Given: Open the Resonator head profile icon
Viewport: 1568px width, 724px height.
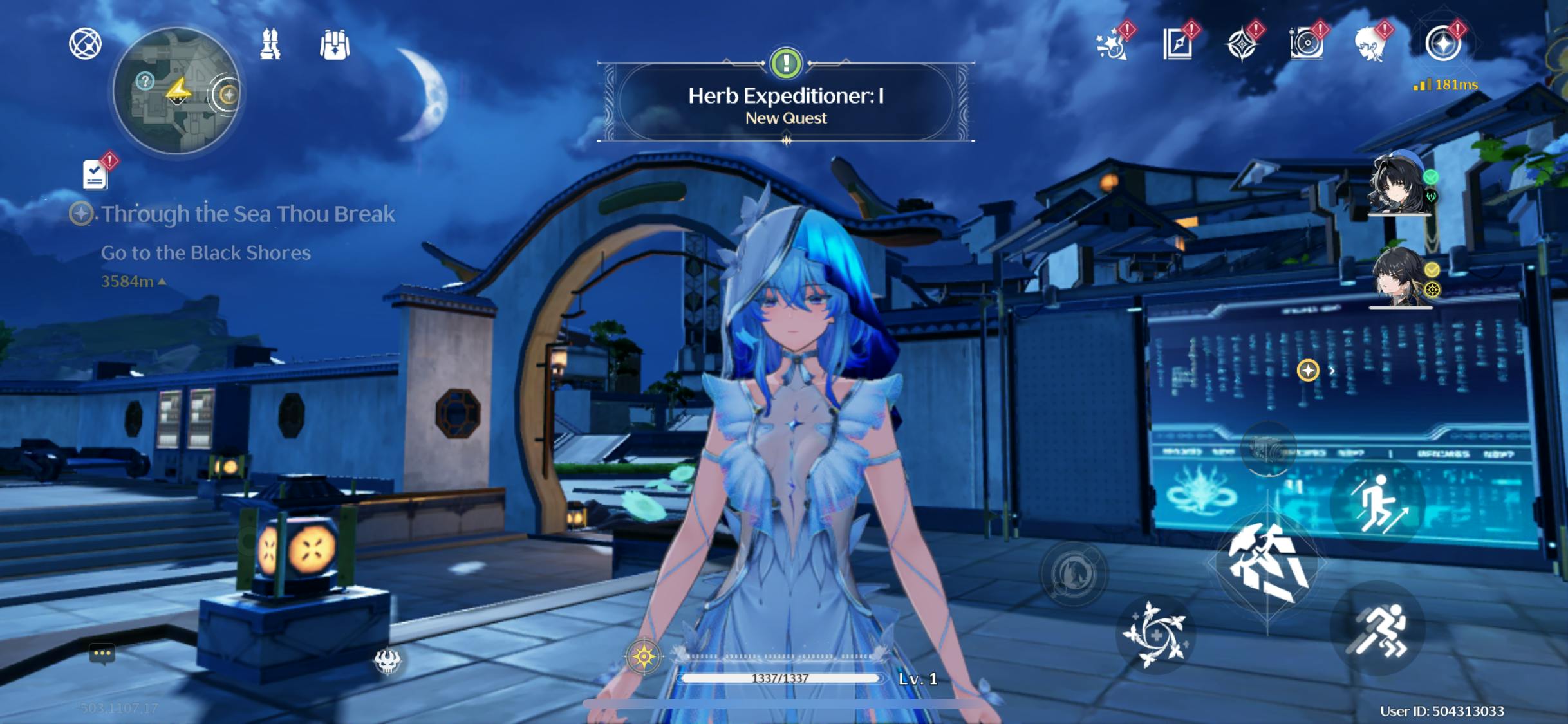Looking at the screenshot, I should tap(1370, 45).
